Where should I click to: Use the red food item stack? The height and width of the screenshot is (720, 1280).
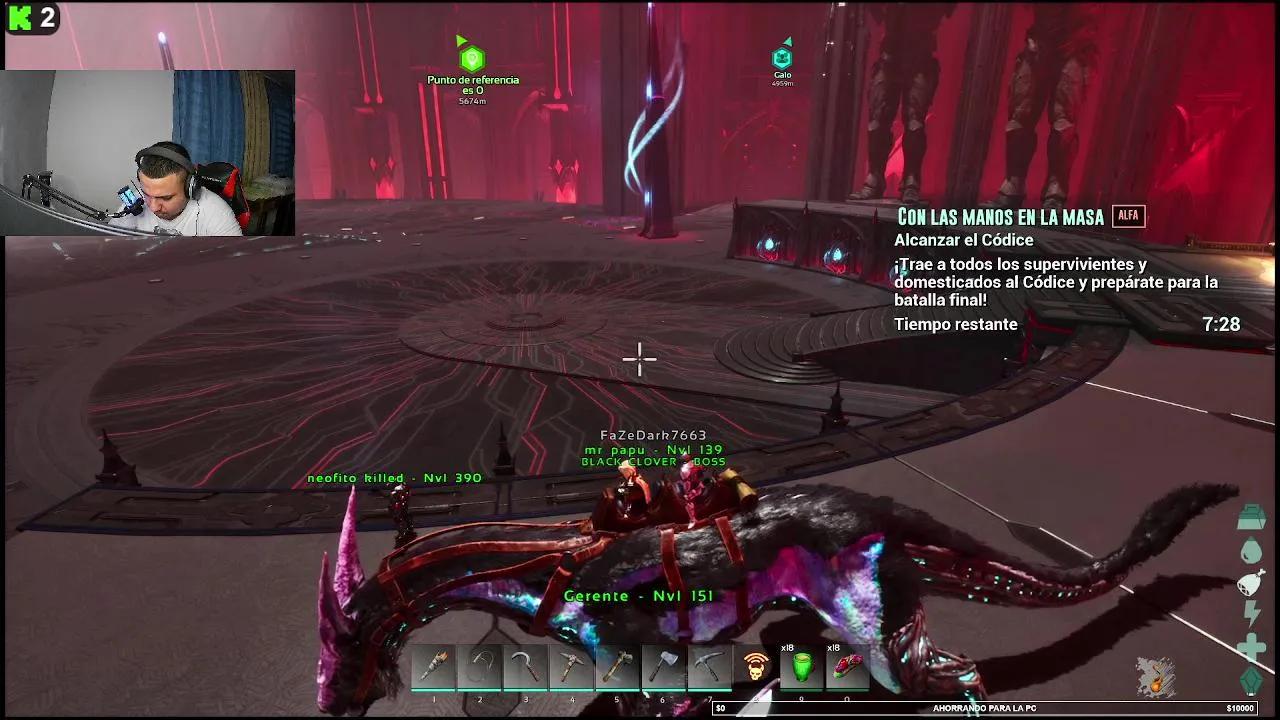847,668
